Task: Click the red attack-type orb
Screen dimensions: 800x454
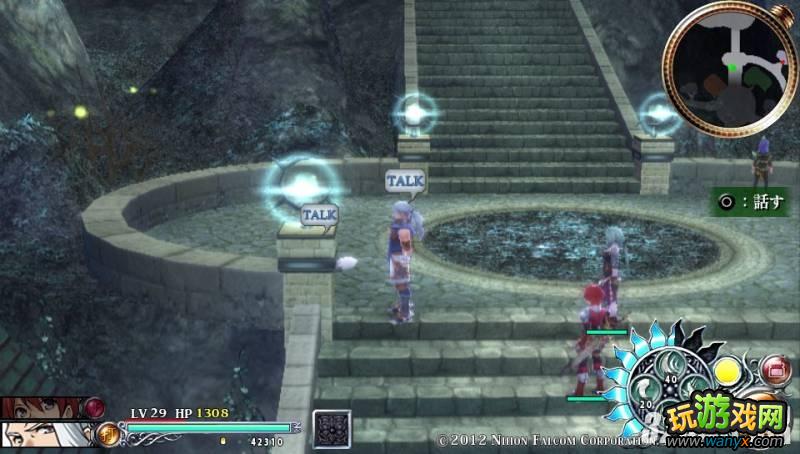Action: [95, 407]
